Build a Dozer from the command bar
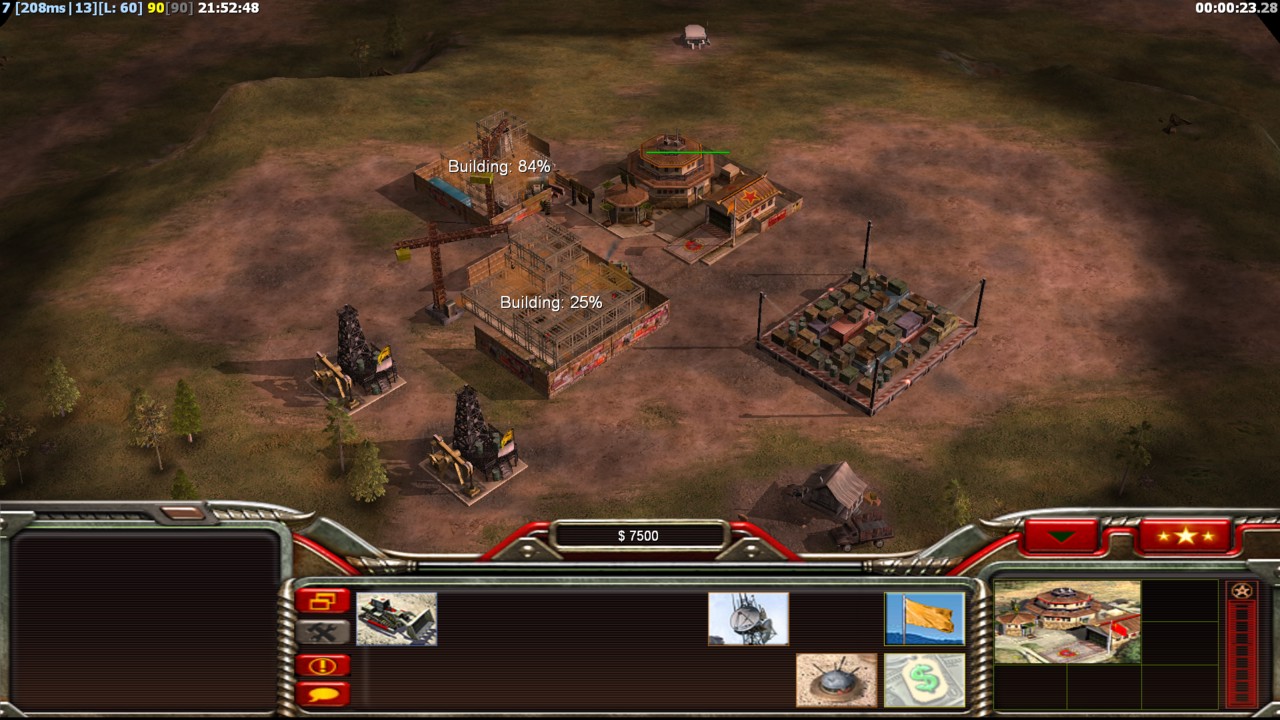Image resolution: width=1280 pixels, height=720 pixels. pyautogui.click(x=396, y=618)
